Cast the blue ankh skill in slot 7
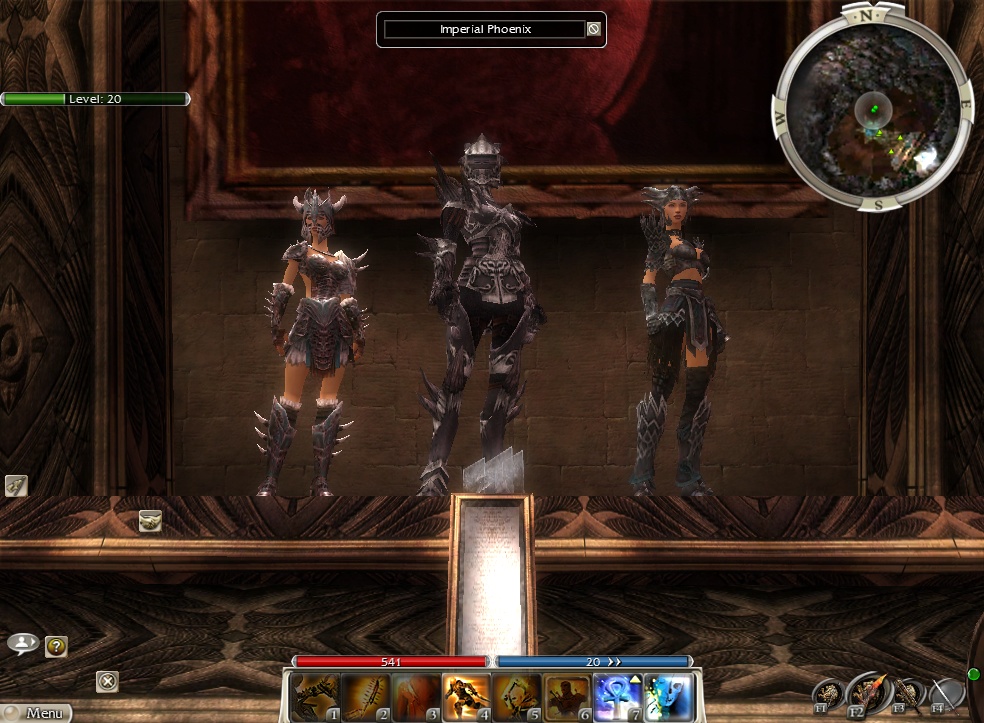The height and width of the screenshot is (723, 984). click(618, 697)
